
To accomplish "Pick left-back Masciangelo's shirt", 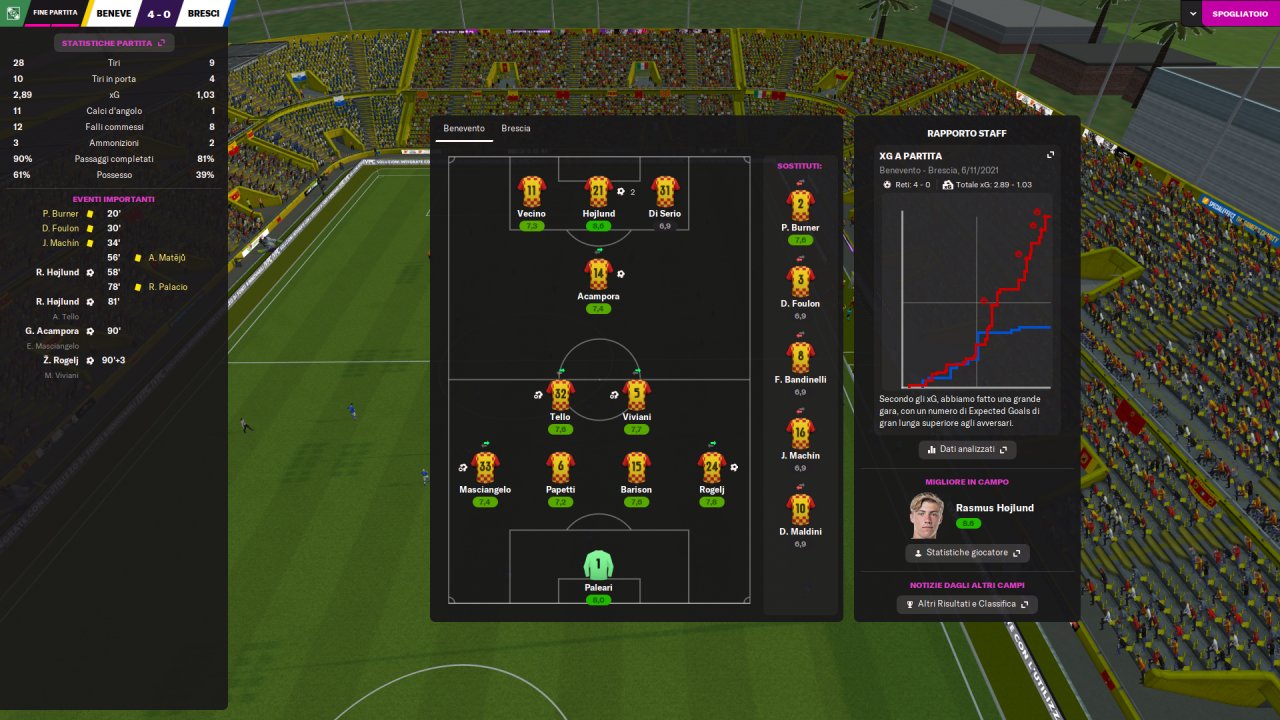I will pyautogui.click(x=485, y=467).
